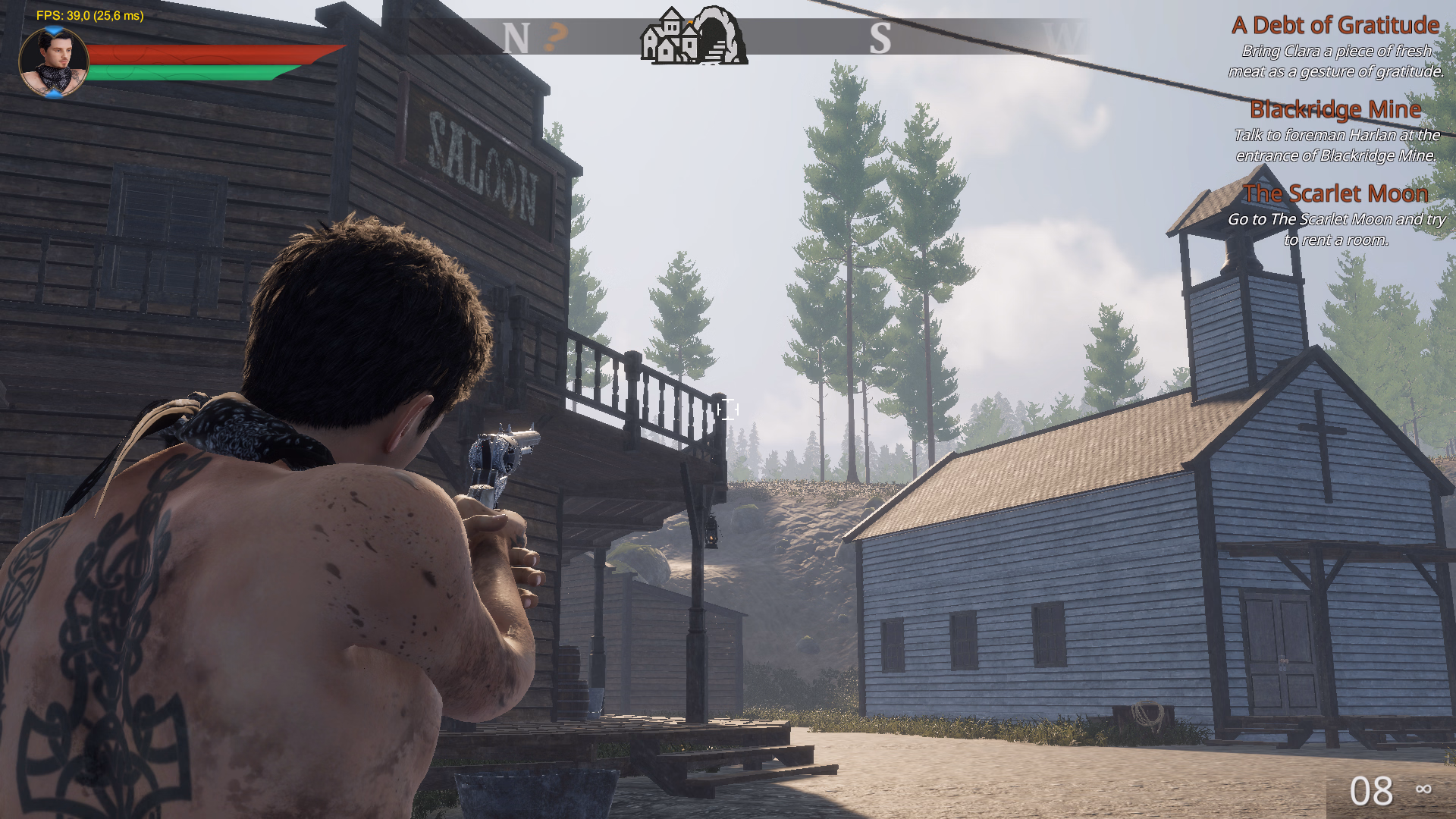Select the town and mine compass marker
This screenshot has height=819, width=1456.
click(x=694, y=36)
